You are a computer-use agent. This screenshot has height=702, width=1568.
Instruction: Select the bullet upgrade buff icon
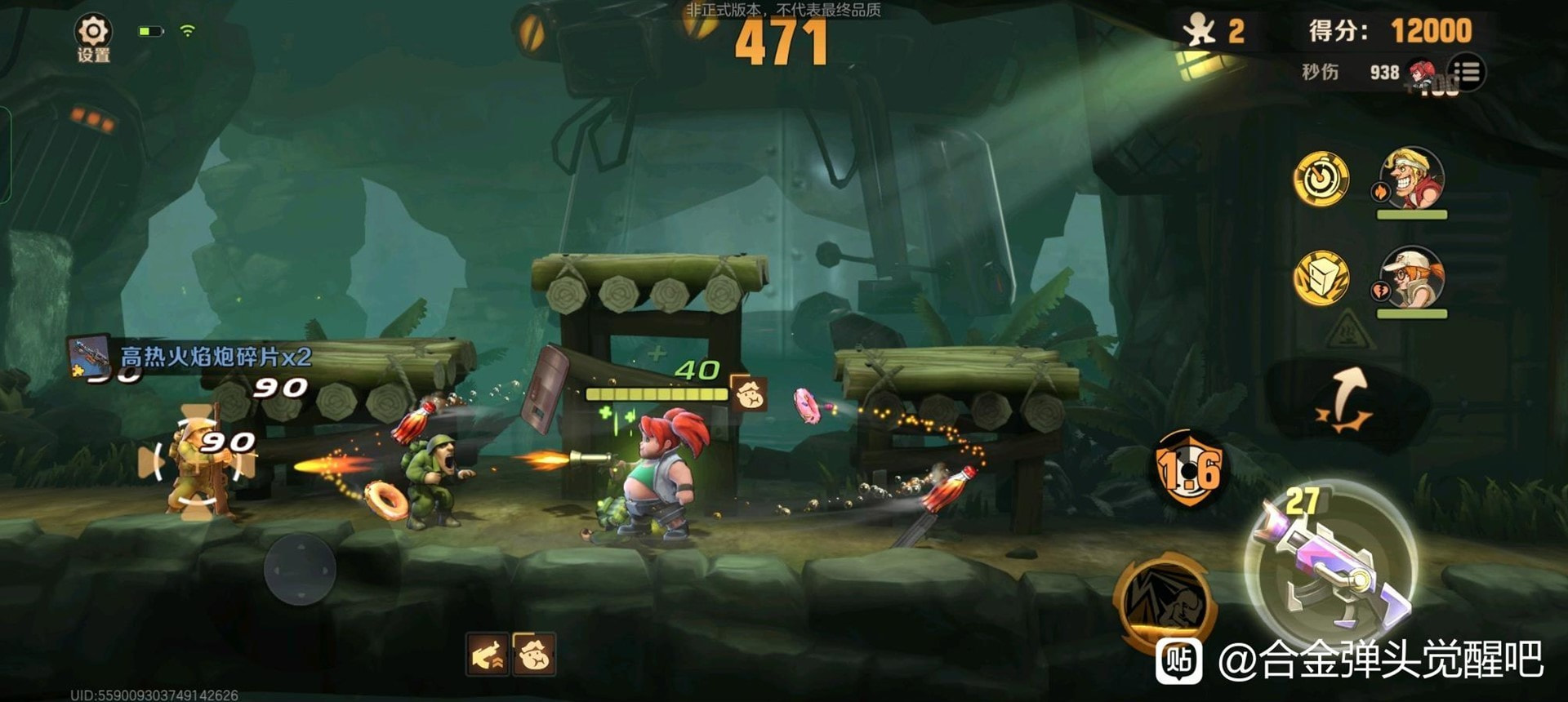pyautogui.click(x=488, y=655)
